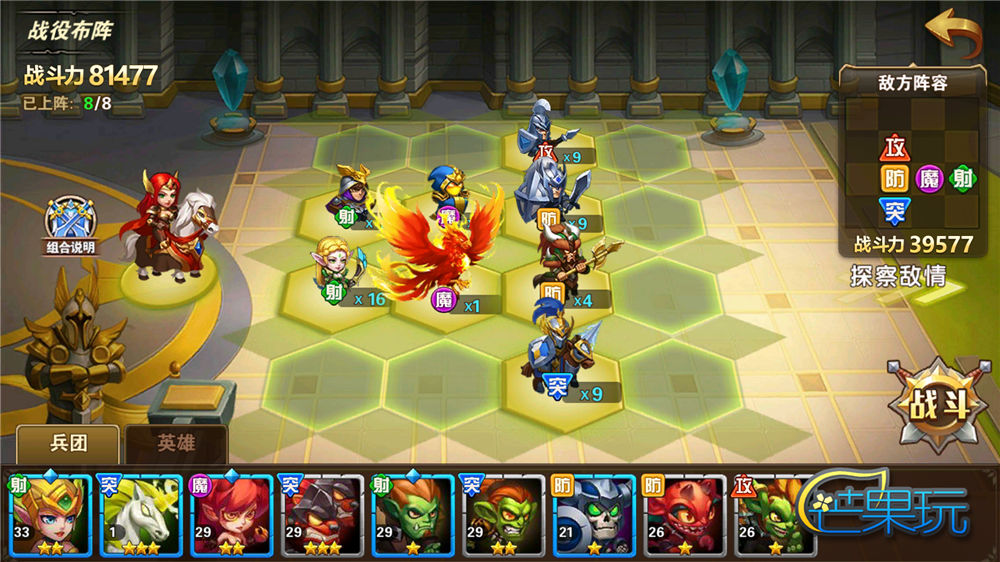Open the 组合说明 combo info
The height and width of the screenshot is (562, 1000).
pyautogui.click(x=71, y=226)
